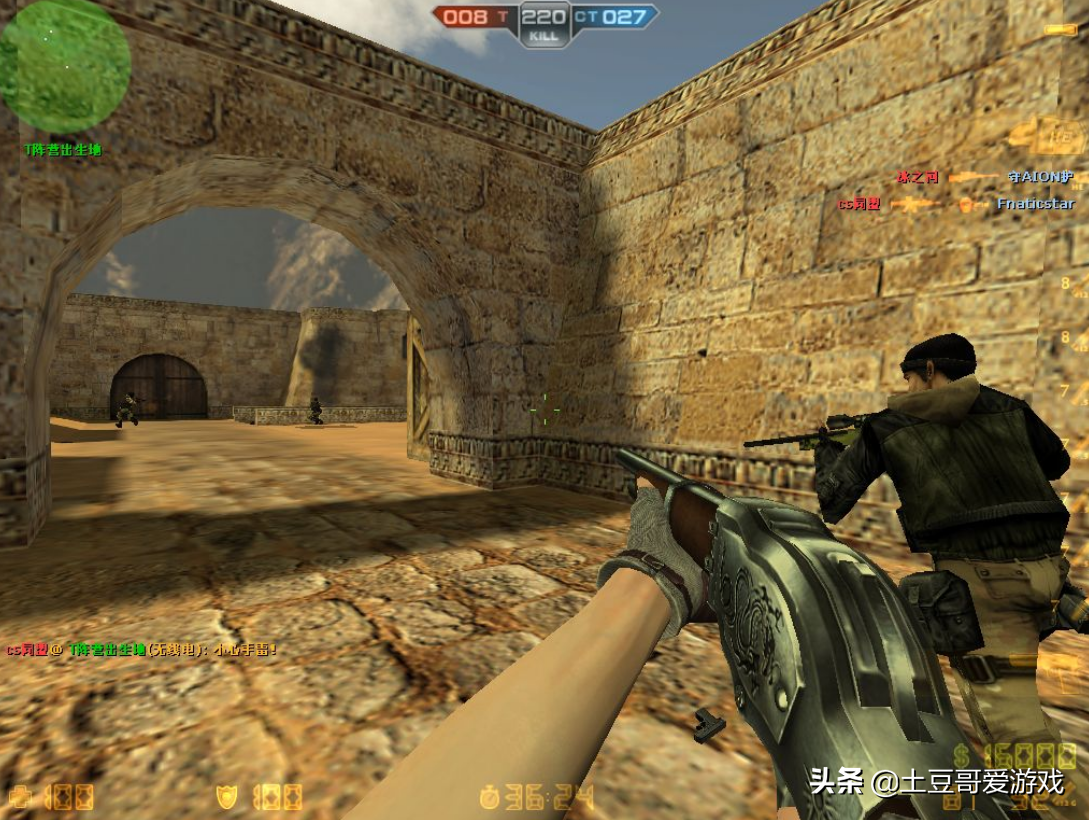Viewport: 1089px width, 820px height.
Task: Click the location label below the radar
Action: pos(63,150)
